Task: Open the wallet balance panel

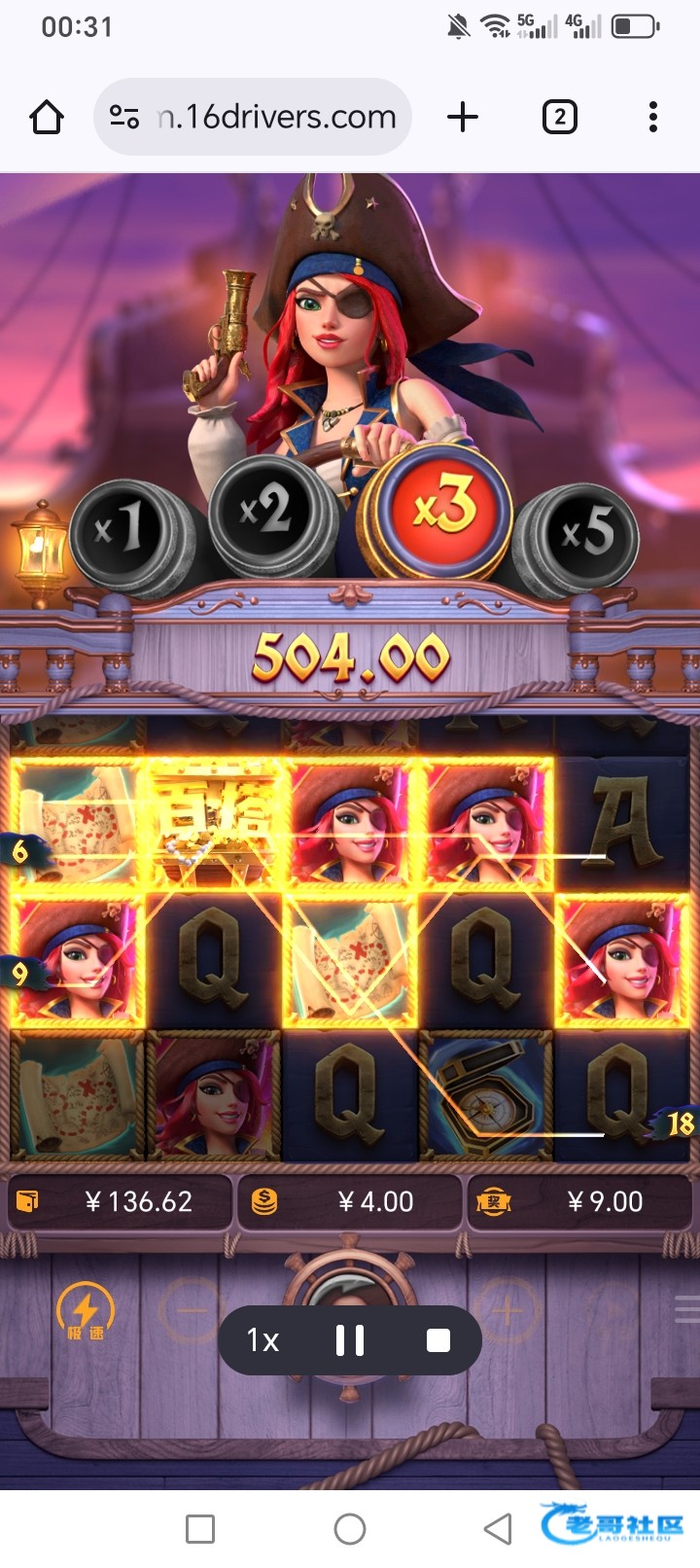Action: (121, 1202)
